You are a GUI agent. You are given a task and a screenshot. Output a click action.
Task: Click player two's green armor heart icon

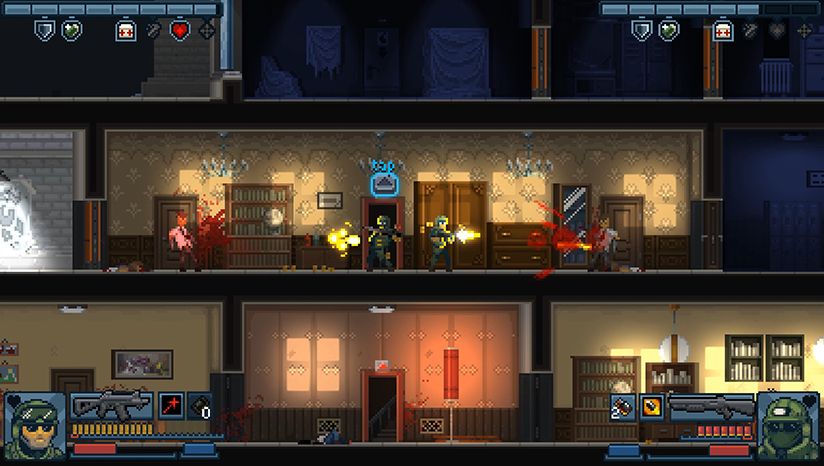tap(669, 30)
